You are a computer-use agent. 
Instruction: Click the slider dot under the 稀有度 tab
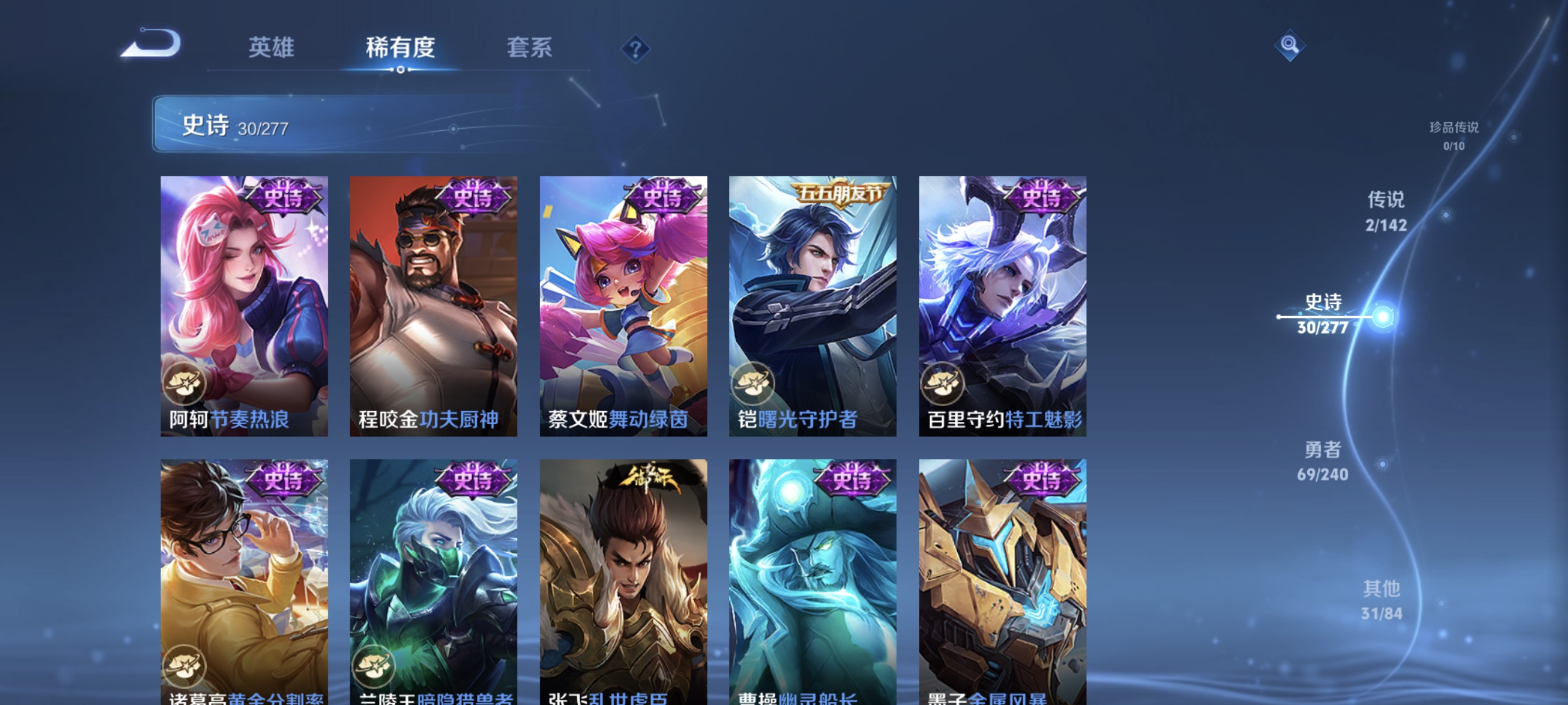(x=401, y=70)
